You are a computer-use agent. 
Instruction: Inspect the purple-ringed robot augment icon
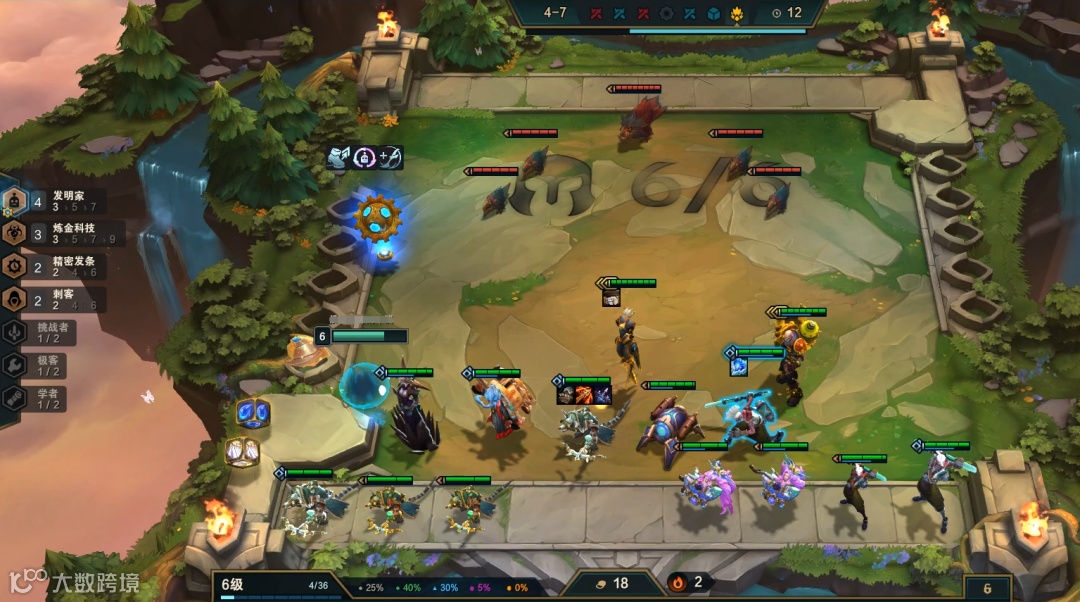(365, 157)
